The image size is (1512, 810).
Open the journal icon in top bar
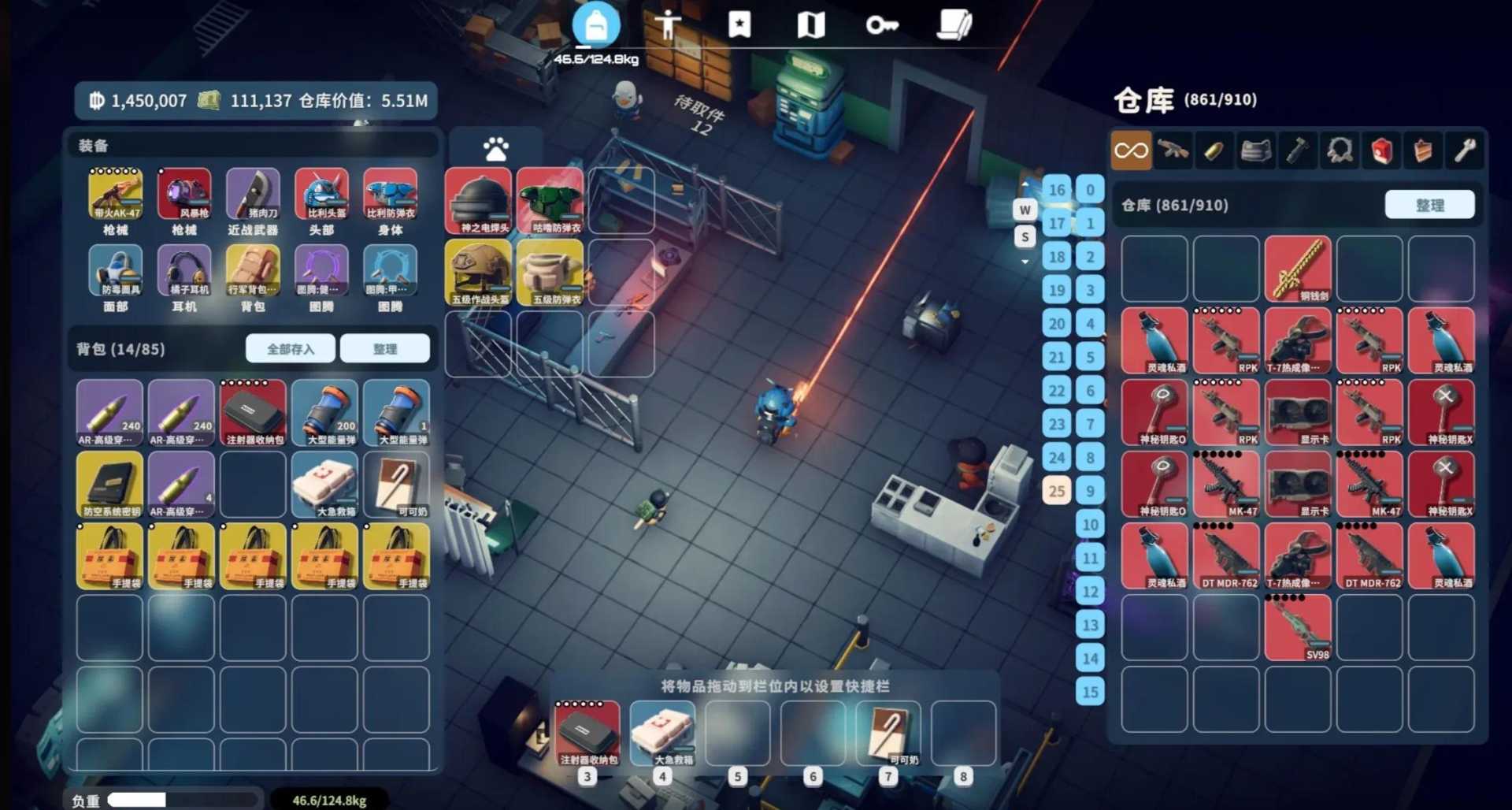[953, 24]
